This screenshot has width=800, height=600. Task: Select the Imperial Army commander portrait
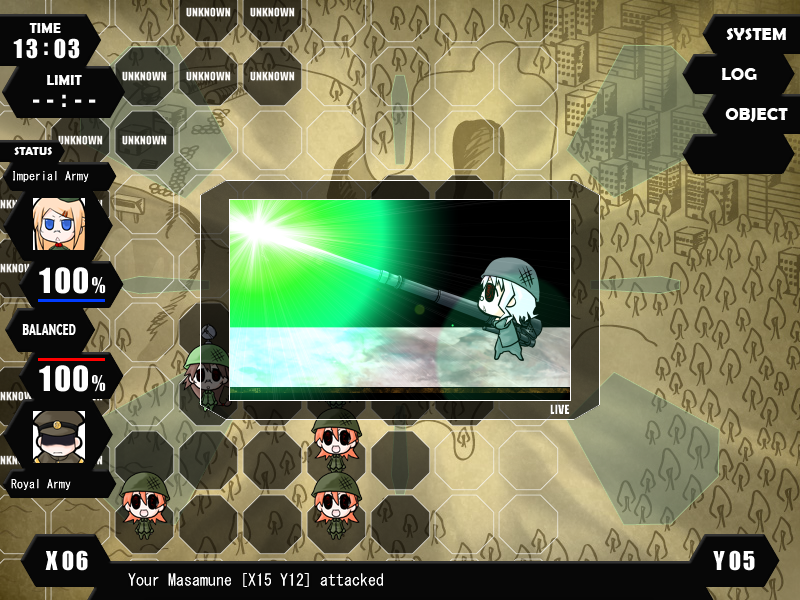(x=59, y=223)
